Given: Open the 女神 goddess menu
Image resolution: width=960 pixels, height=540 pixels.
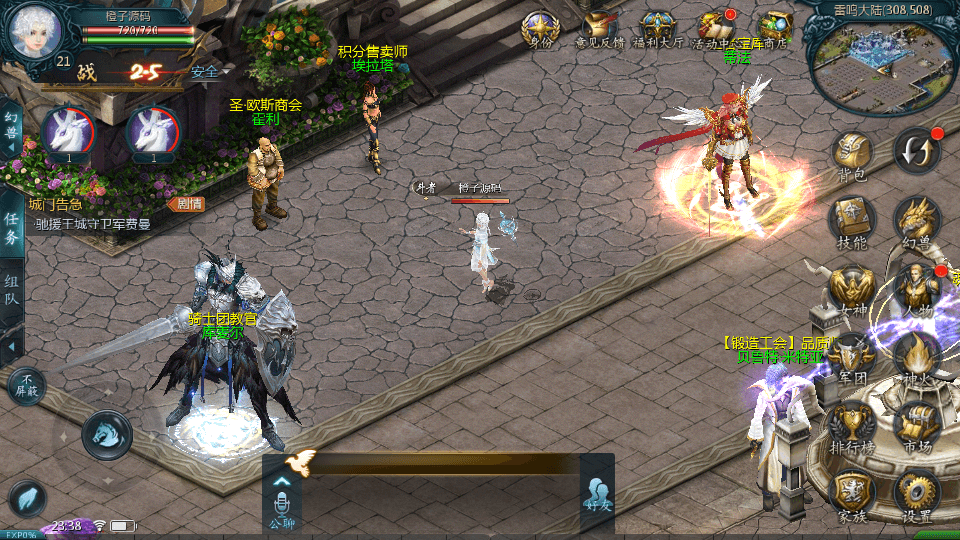Looking at the screenshot, I should [852, 291].
